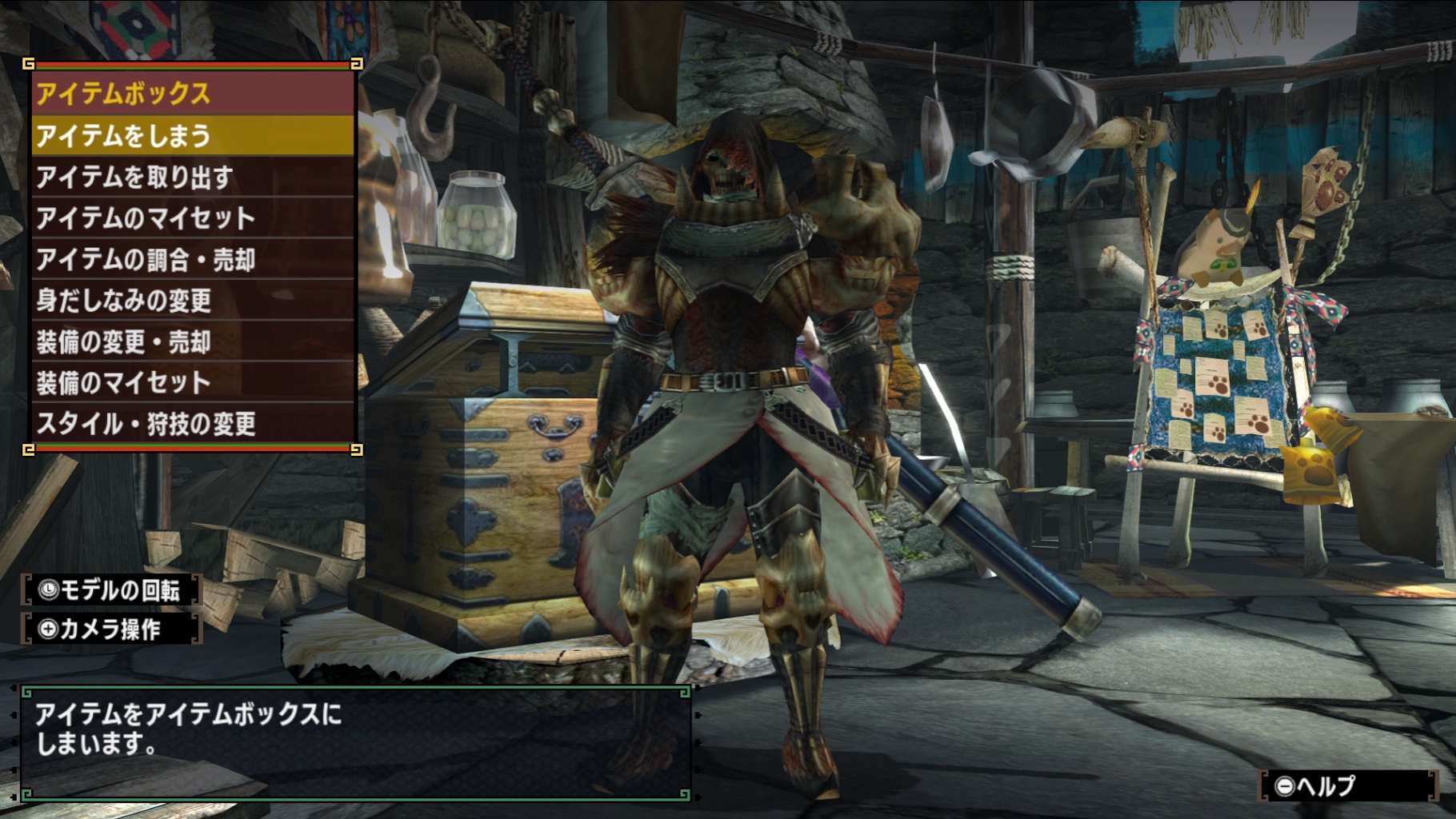Choose 装備の変更・売却
Viewport: 1456px width, 819px height.
[x=192, y=342]
